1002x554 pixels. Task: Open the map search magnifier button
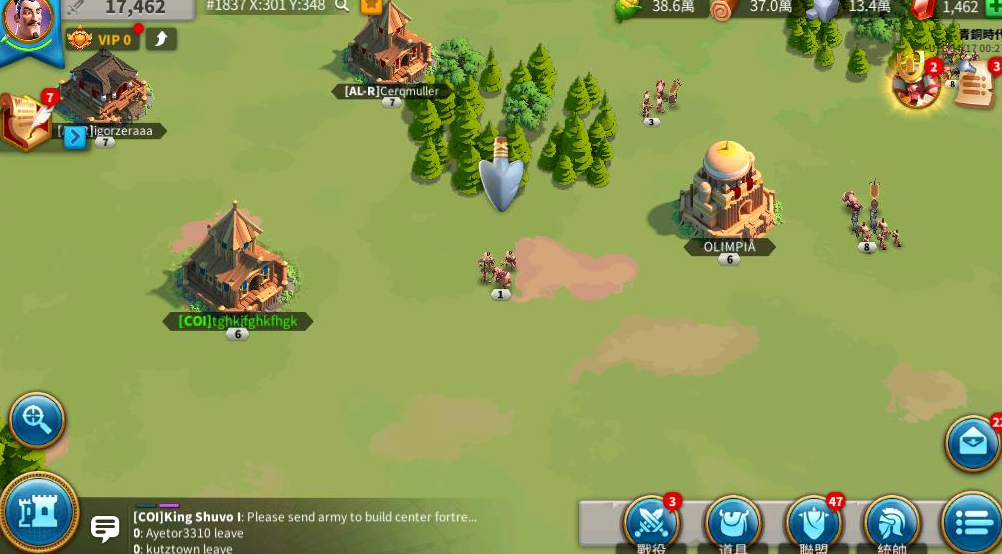coord(37,419)
